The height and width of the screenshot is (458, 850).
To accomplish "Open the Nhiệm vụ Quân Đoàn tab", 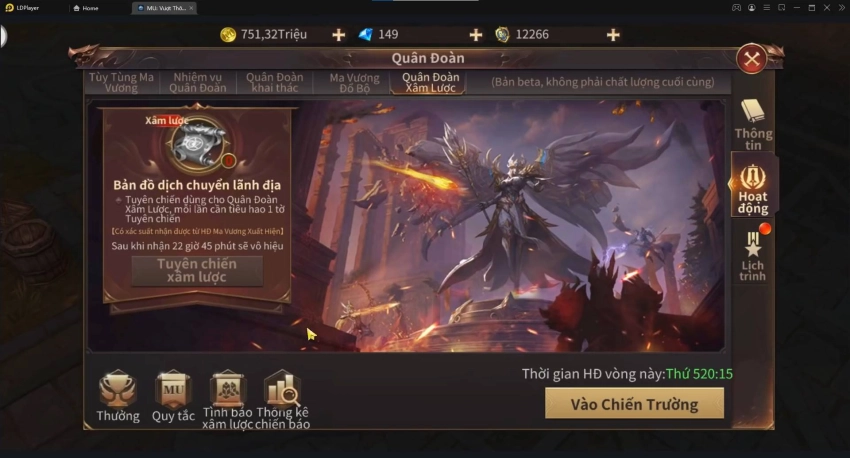I will pos(198,82).
